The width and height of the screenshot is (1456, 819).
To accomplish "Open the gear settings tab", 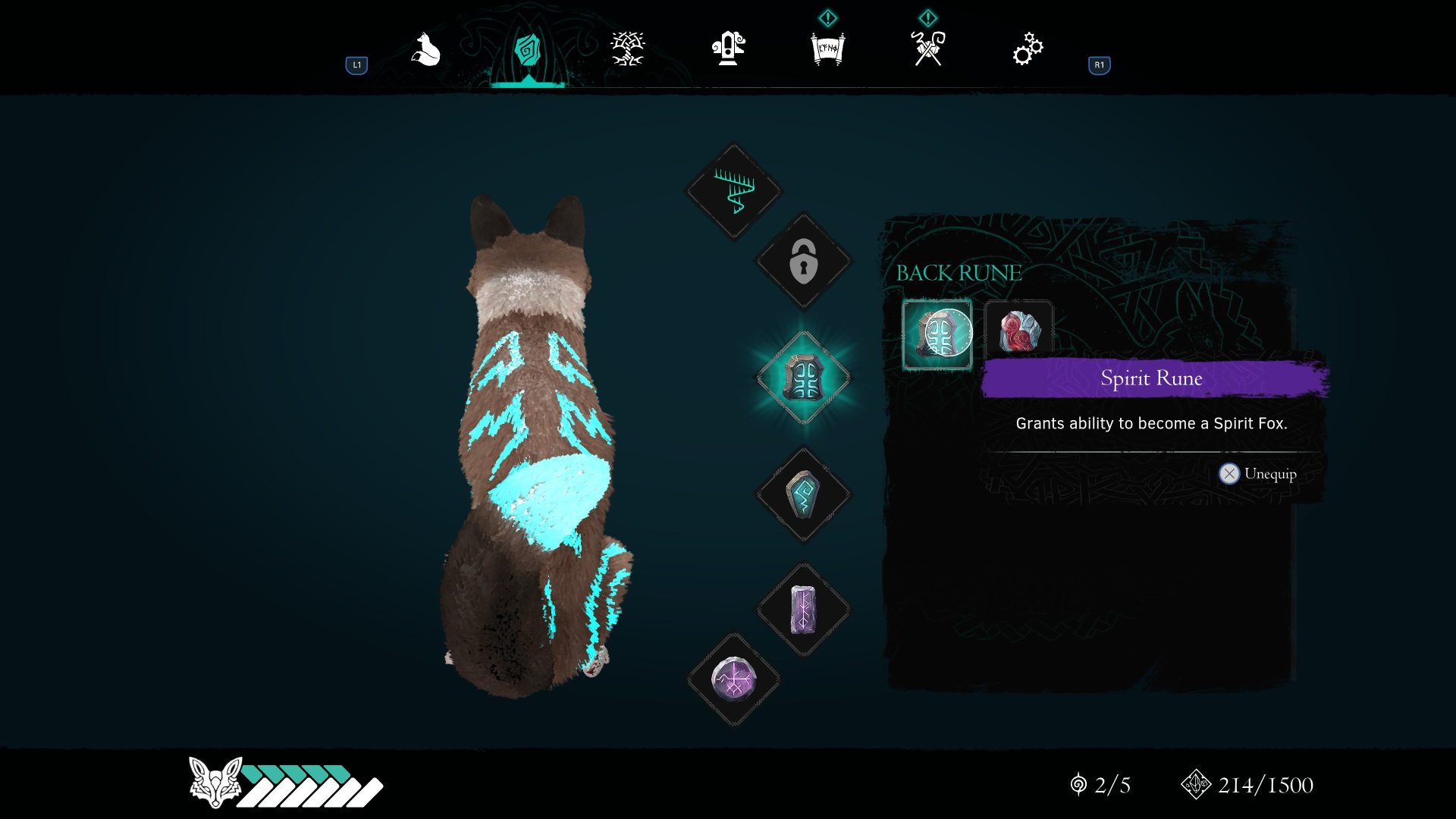I will 1028,49.
